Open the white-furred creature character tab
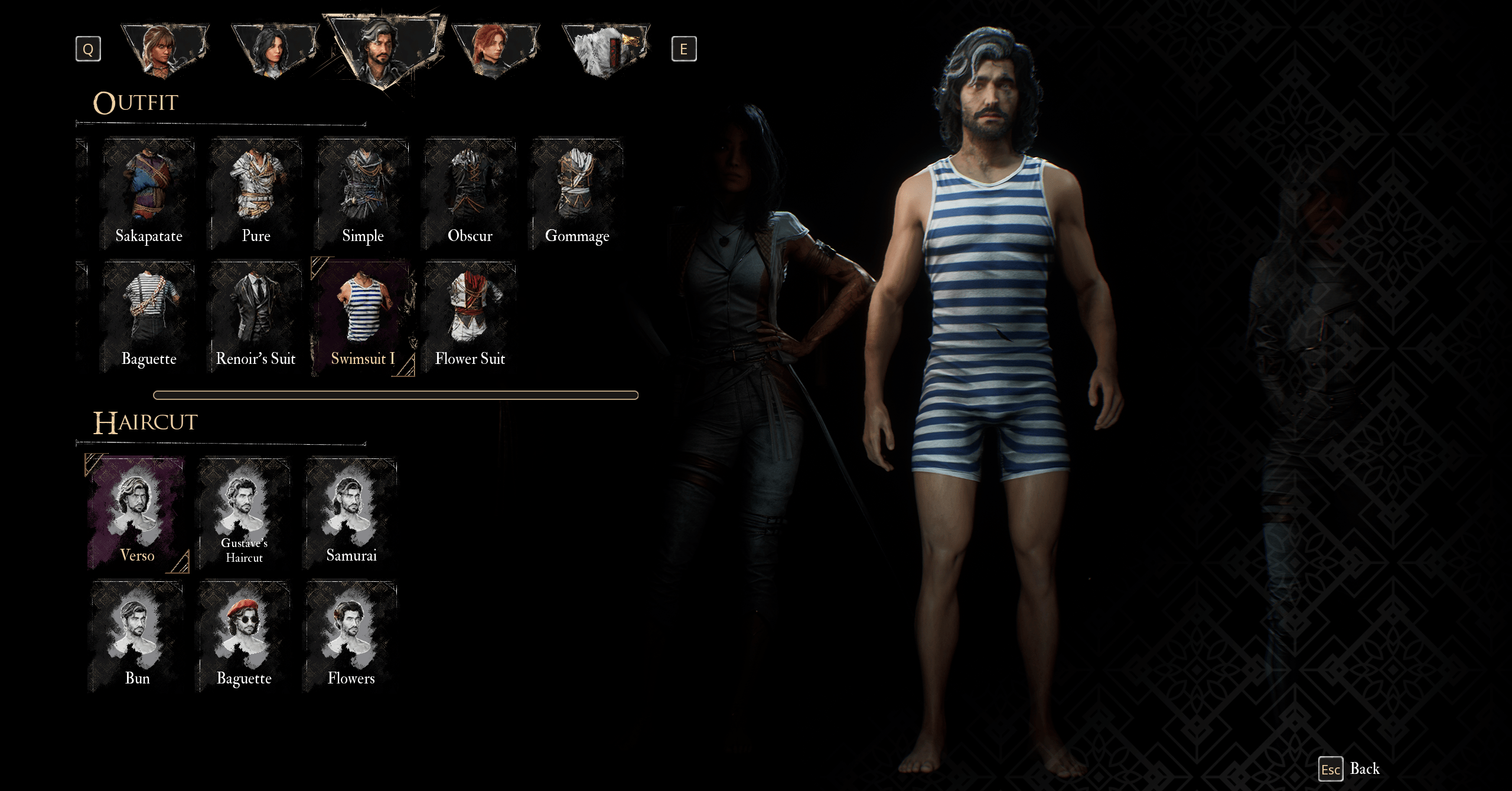The height and width of the screenshot is (791, 1512). click(x=605, y=50)
